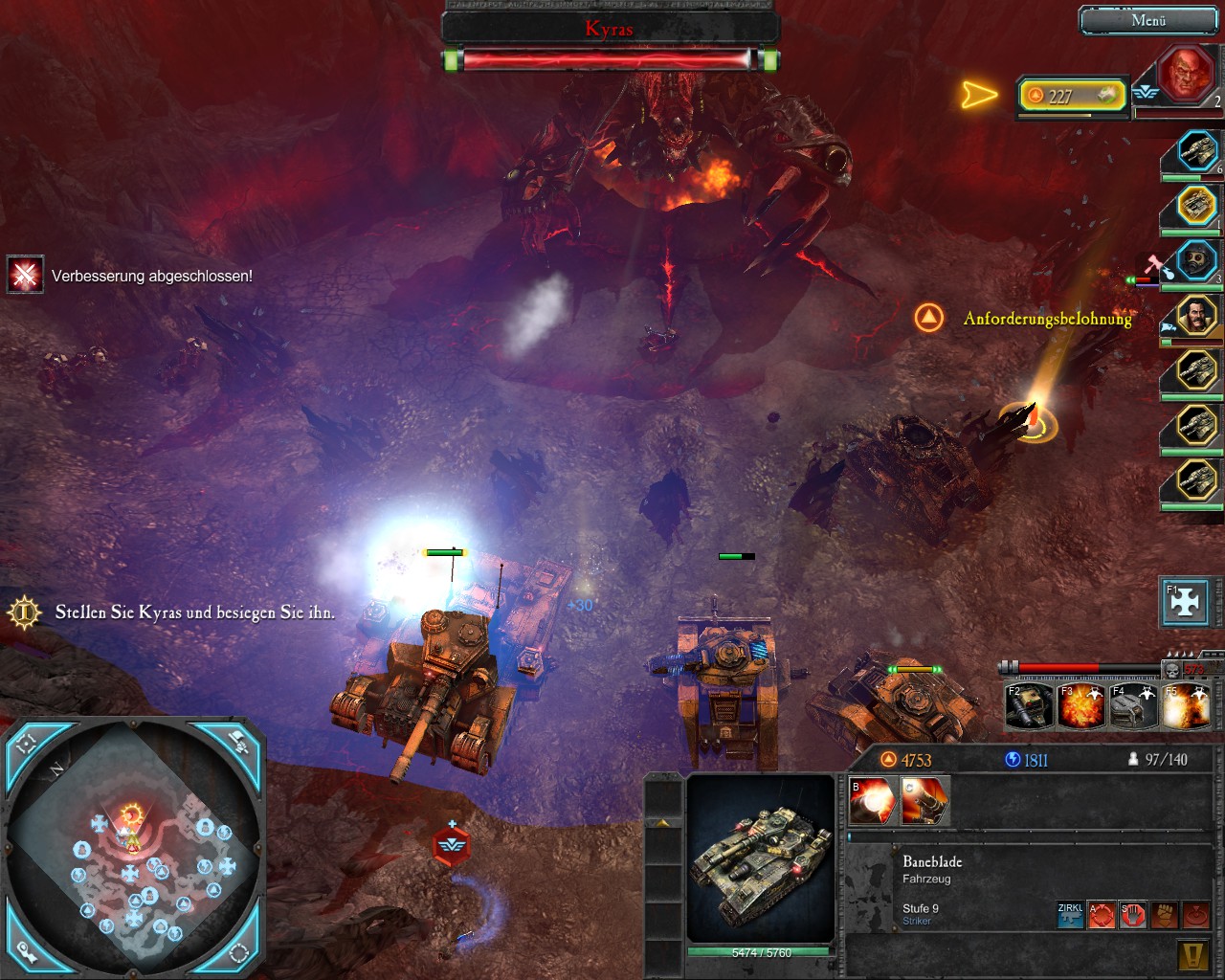Click the Baneblade unit portrait

760,858
